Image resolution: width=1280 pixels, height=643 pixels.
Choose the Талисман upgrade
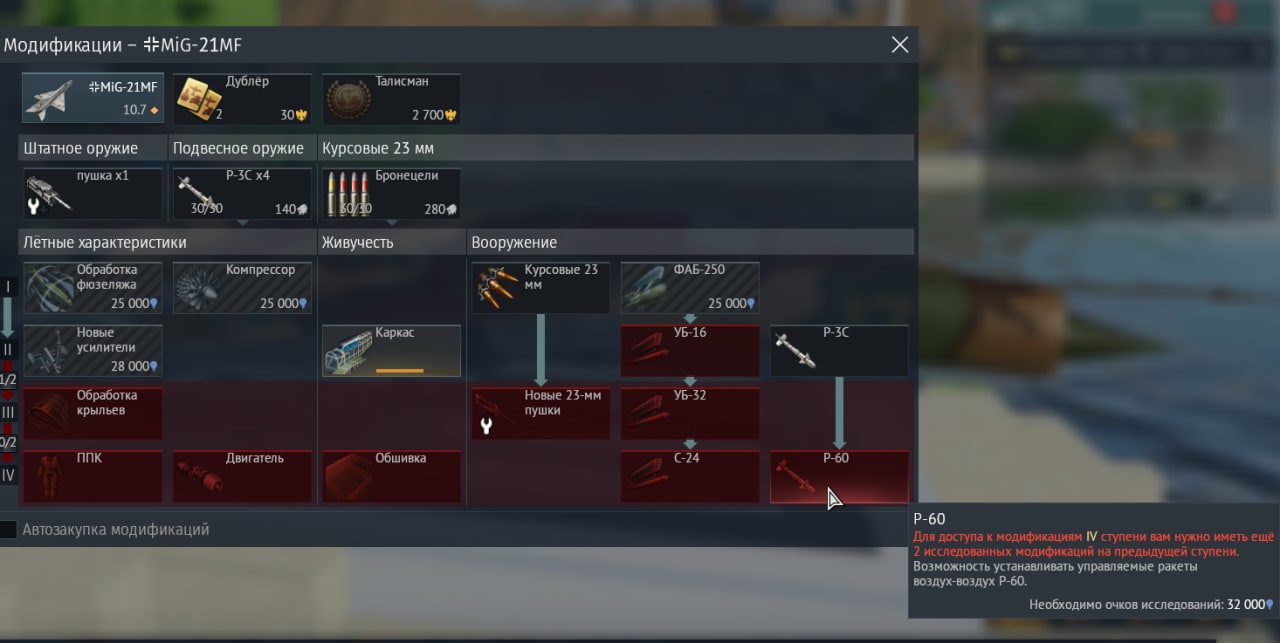(x=391, y=98)
